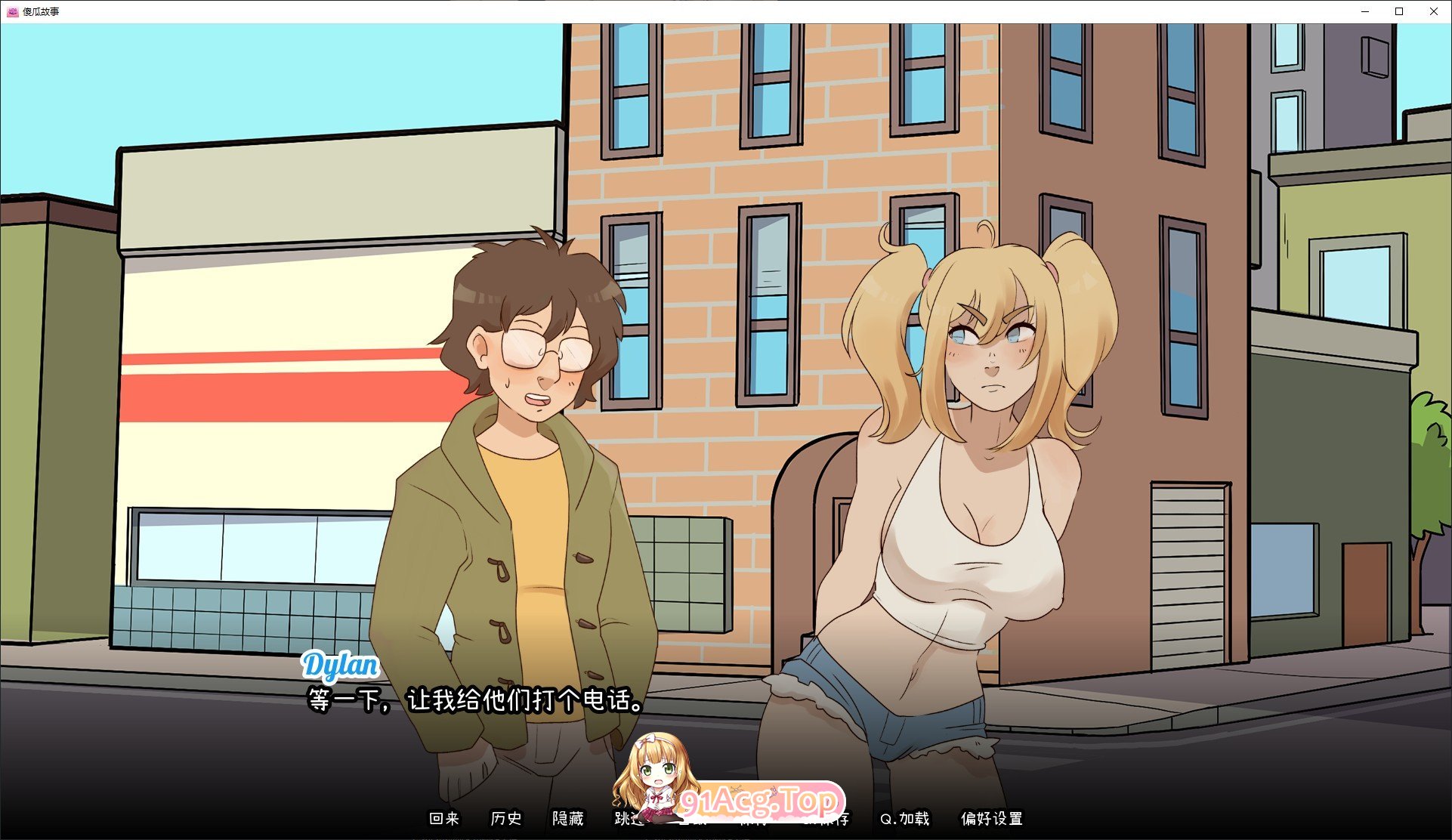Activate the 跳过 (Skip) button
The image size is (1452, 840).
626,819
